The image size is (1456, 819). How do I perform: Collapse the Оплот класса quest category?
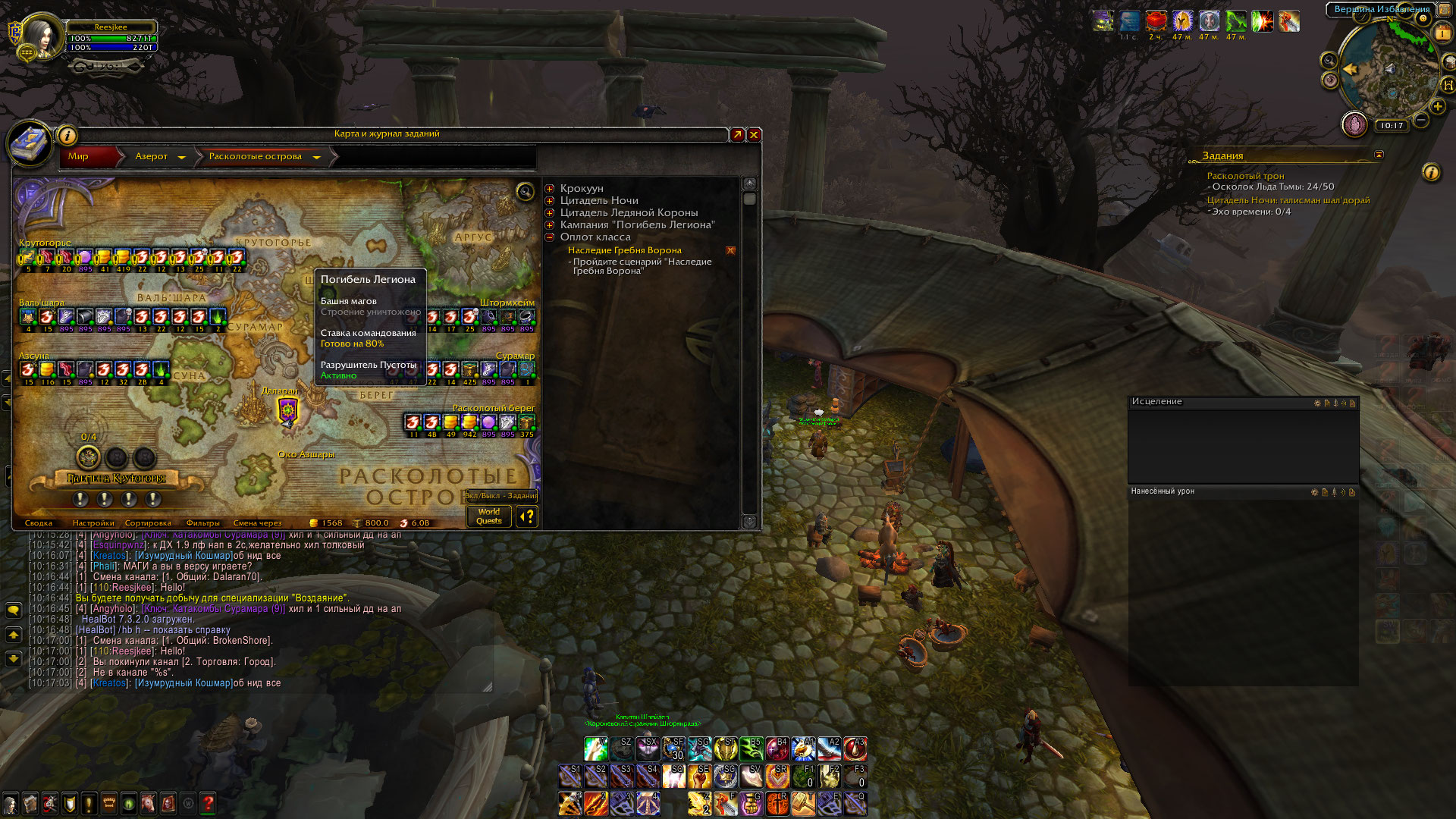pos(550,237)
